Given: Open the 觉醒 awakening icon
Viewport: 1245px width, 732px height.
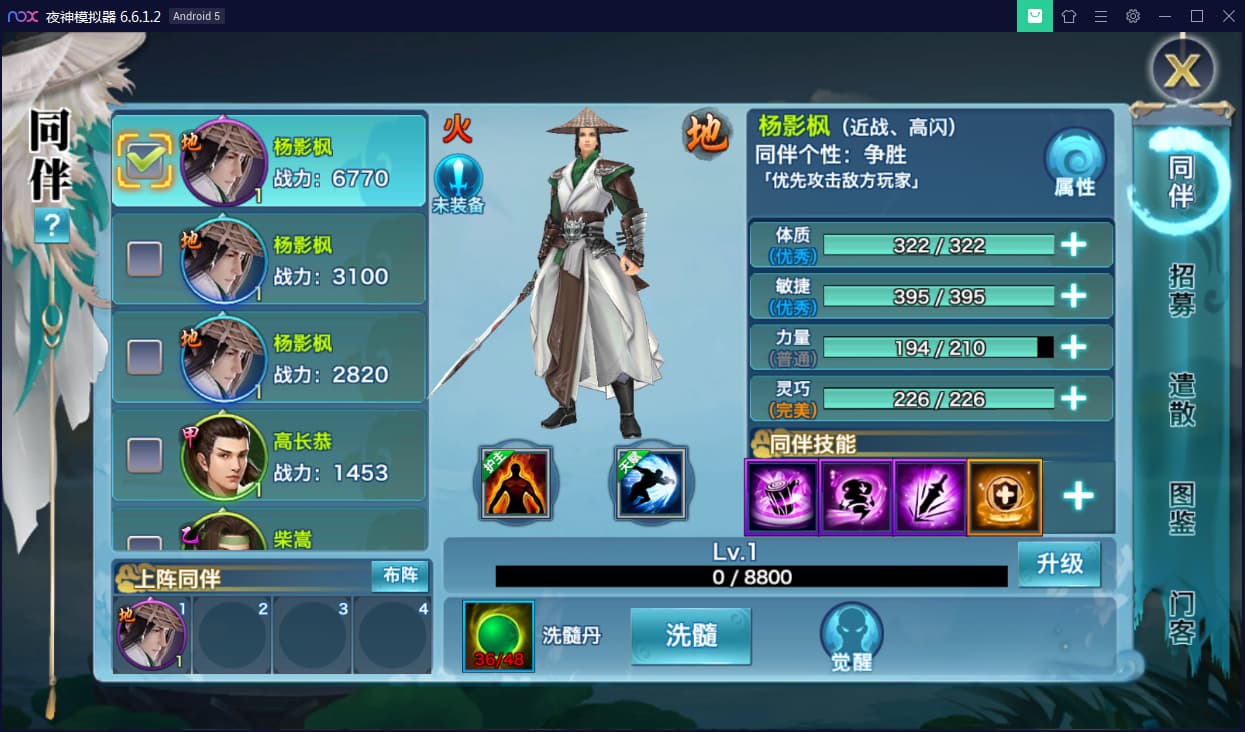Looking at the screenshot, I should tap(851, 636).
